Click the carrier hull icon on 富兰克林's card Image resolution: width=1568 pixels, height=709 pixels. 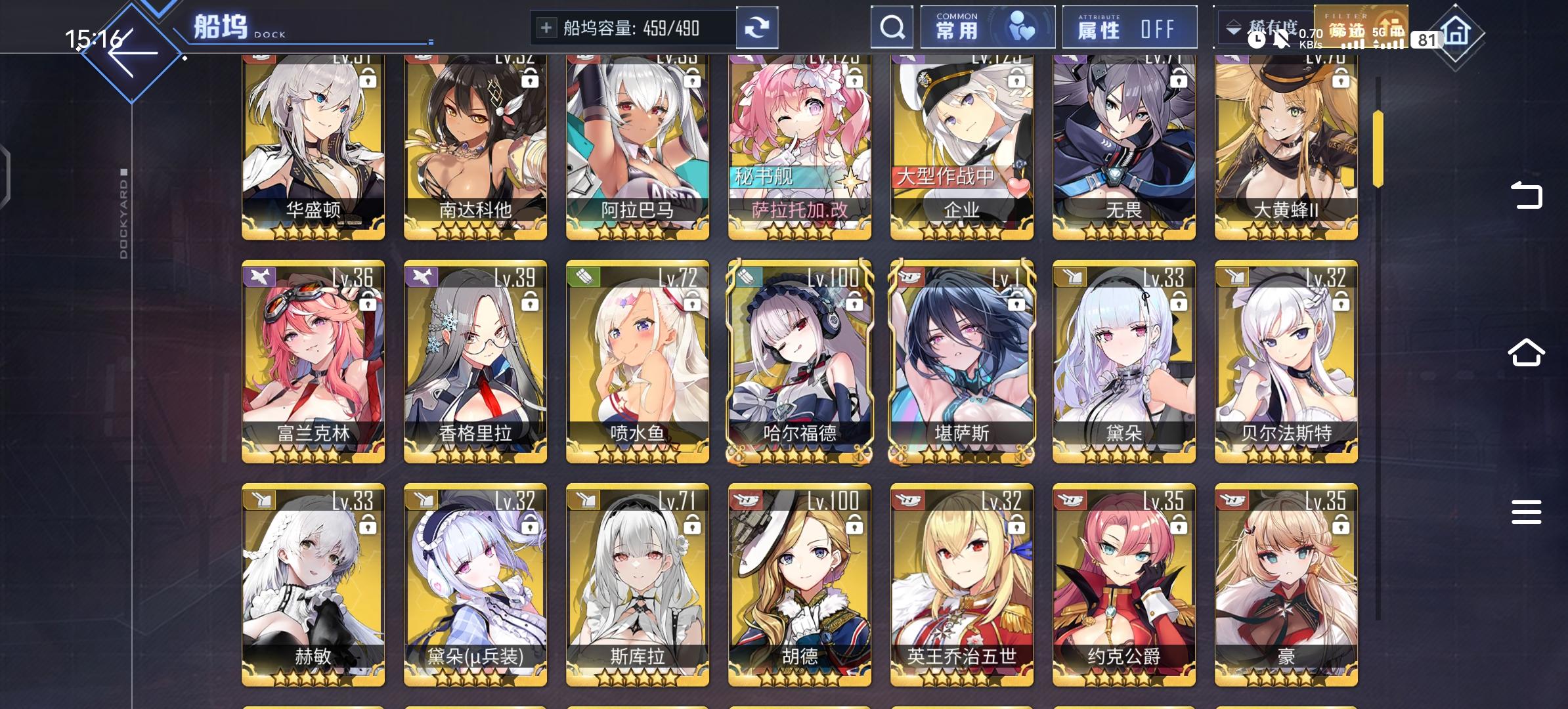click(261, 277)
